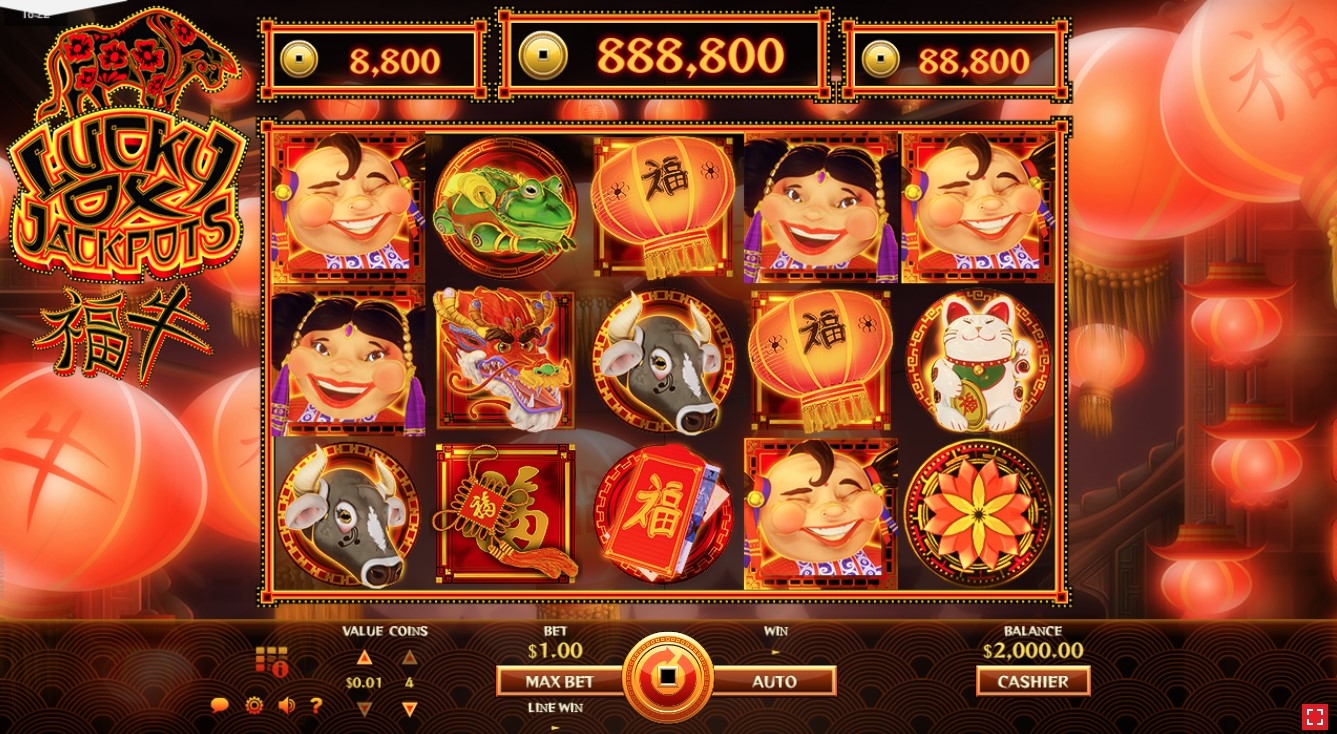Open the chat speech bubble icon

[x=220, y=705]
